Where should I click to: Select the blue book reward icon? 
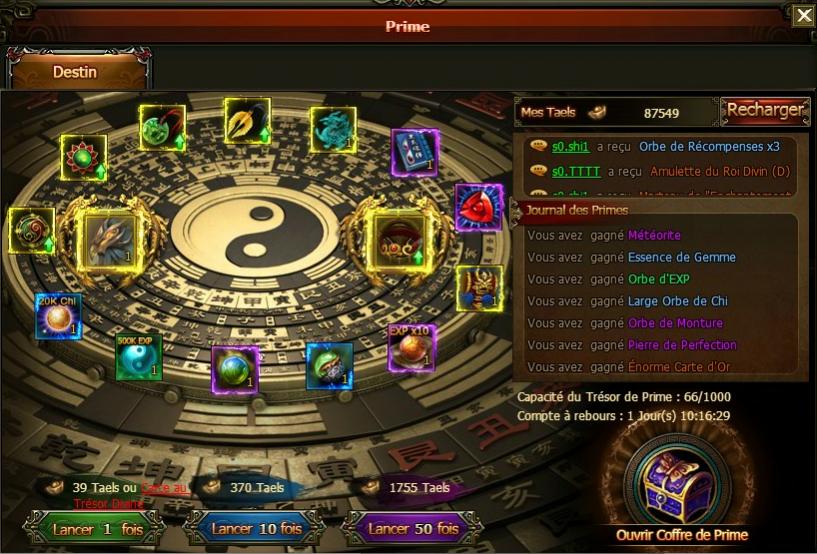tap(414, 152)
